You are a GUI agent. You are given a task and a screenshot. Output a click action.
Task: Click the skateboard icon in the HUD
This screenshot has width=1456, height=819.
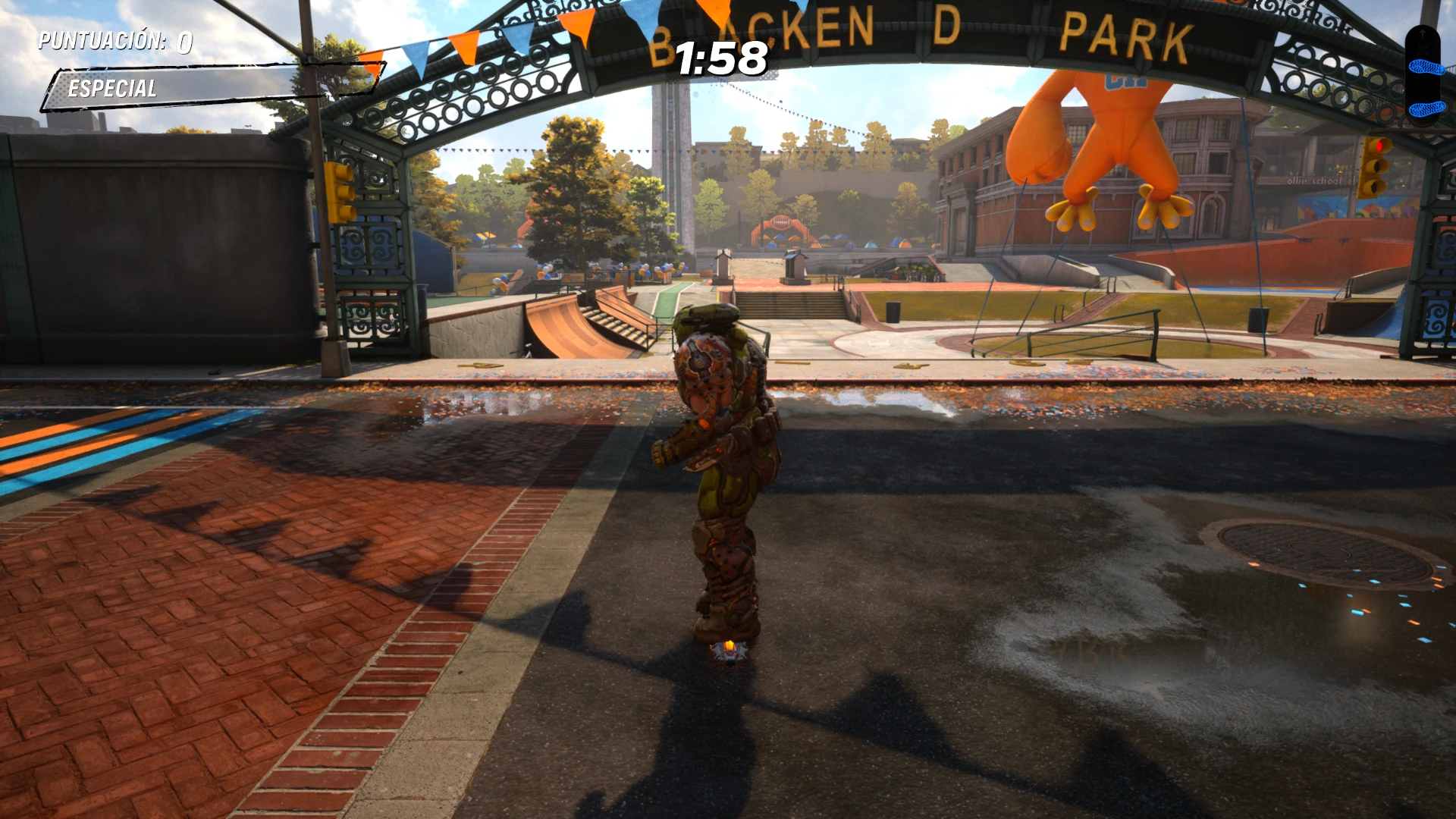click(x=1423, y=76)
